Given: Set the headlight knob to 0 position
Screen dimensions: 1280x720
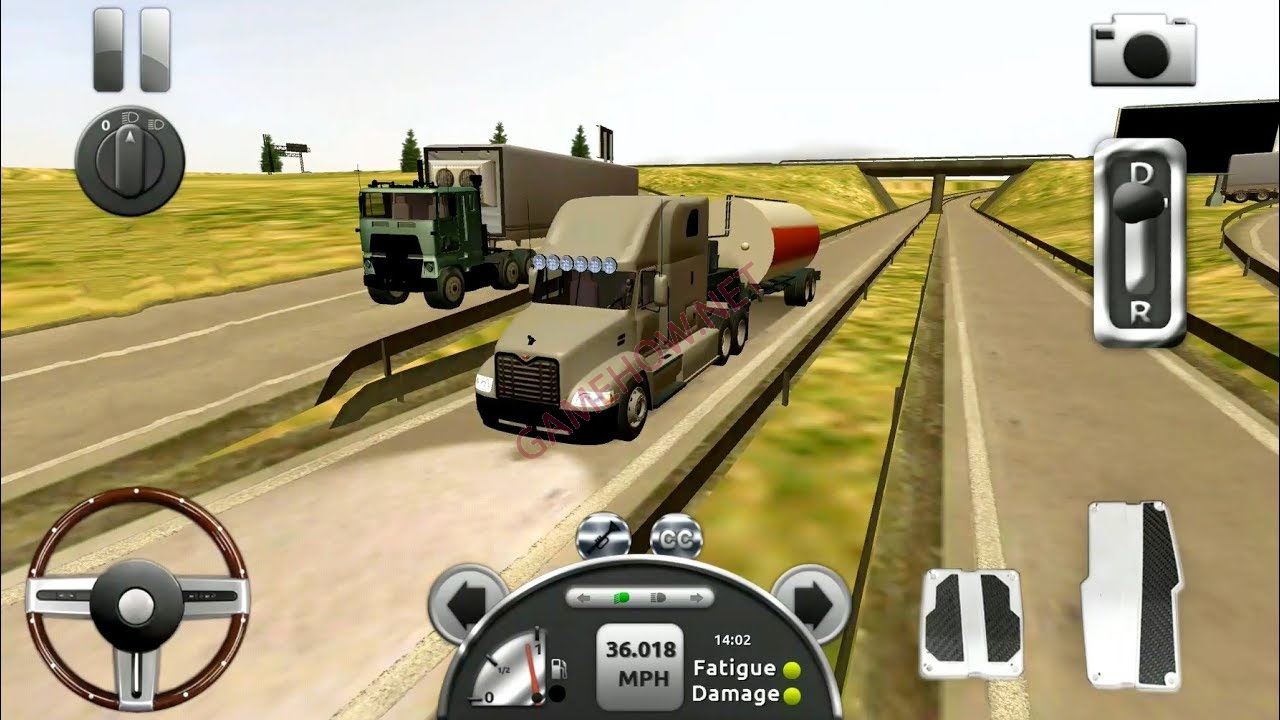Looking at the screenshot, I should pos(105,124).
